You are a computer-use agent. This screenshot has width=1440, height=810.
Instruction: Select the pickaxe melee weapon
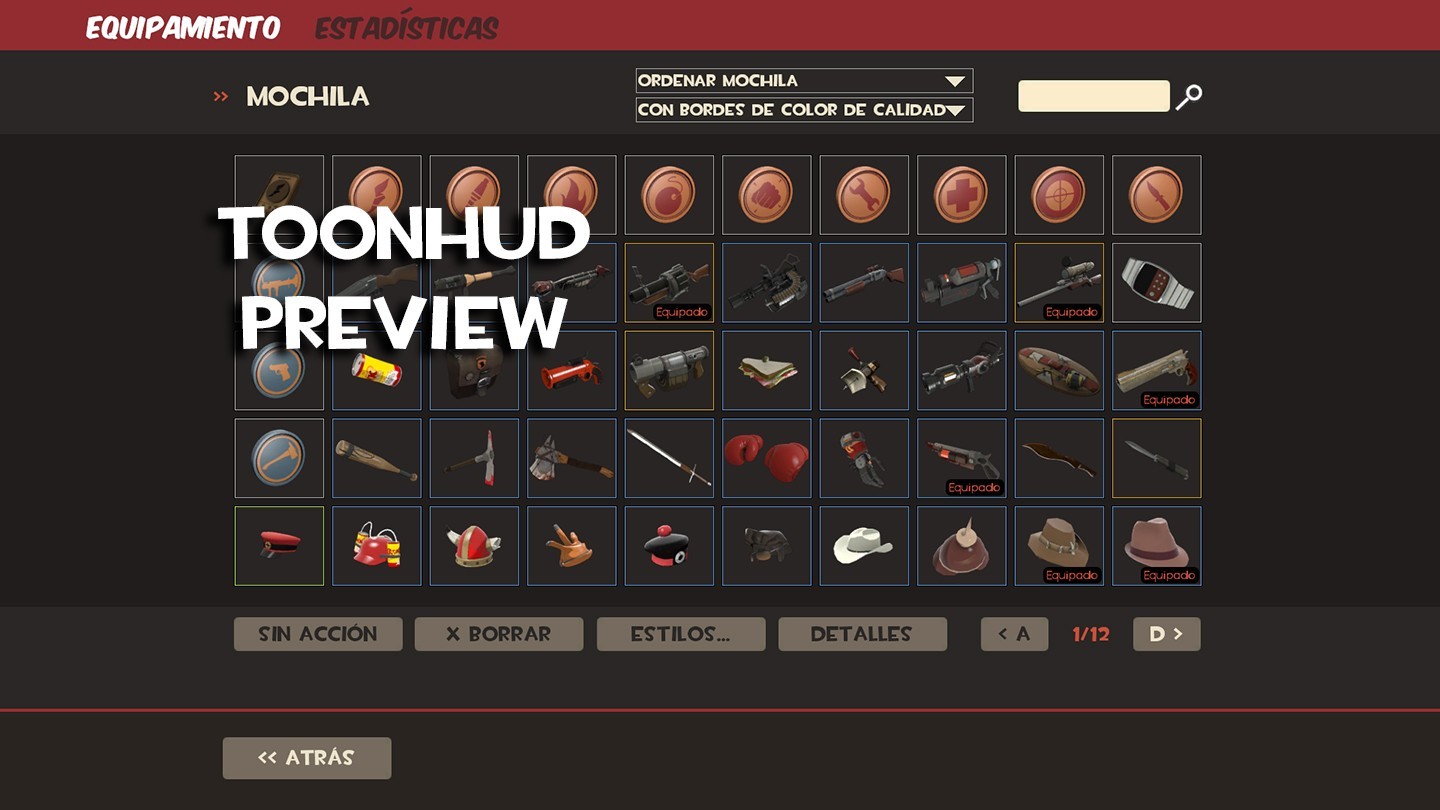click(474, 458)
